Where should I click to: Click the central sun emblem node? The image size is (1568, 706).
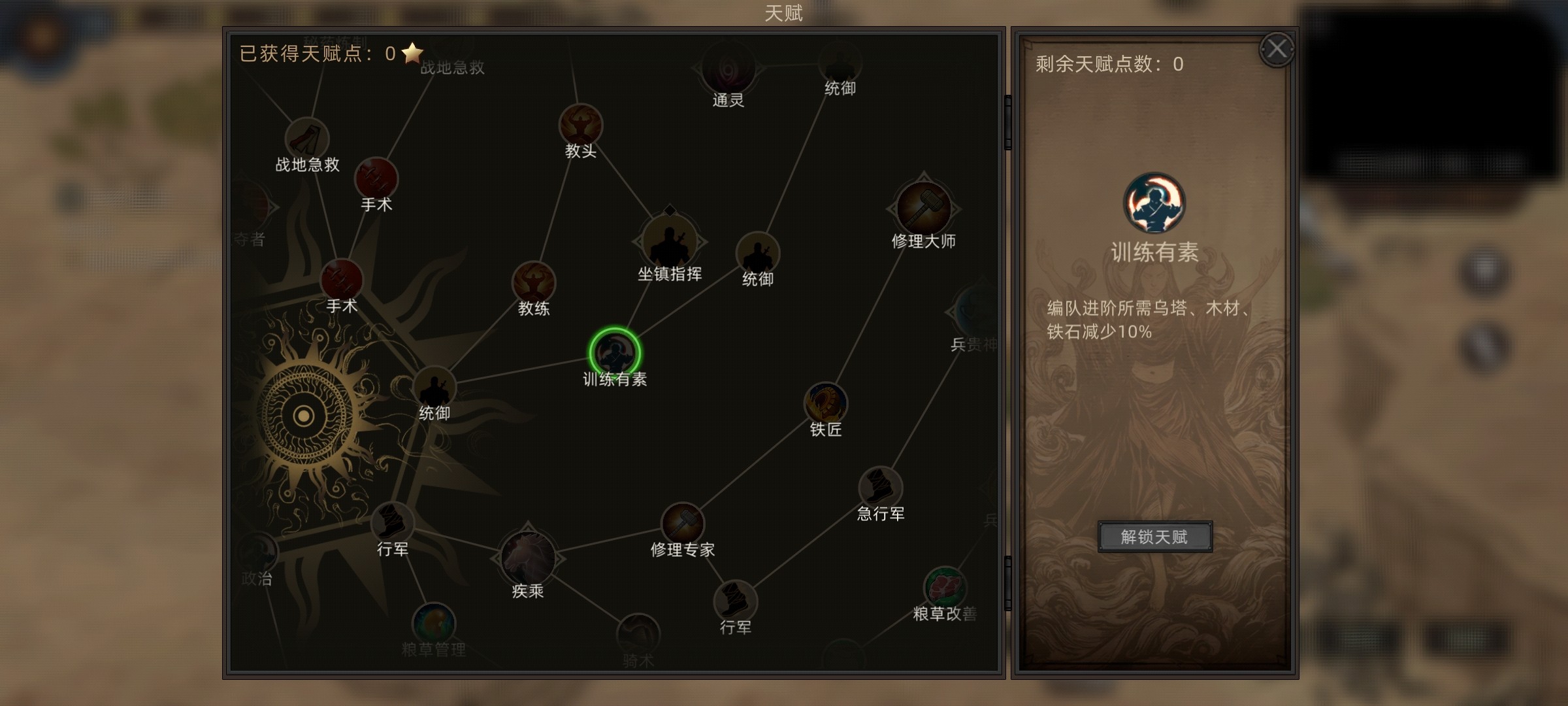(304, 416)
